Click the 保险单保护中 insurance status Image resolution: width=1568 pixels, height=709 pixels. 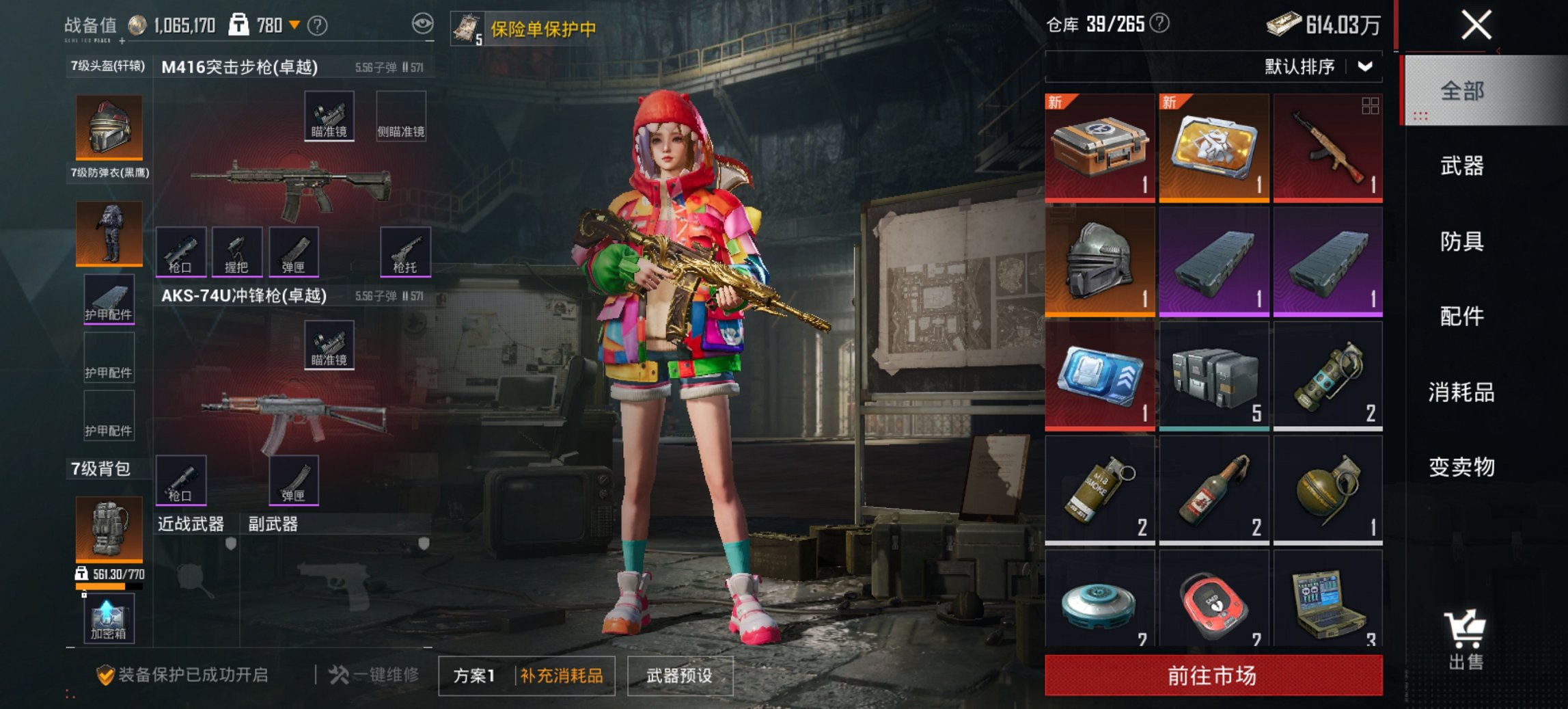[542, 29]
